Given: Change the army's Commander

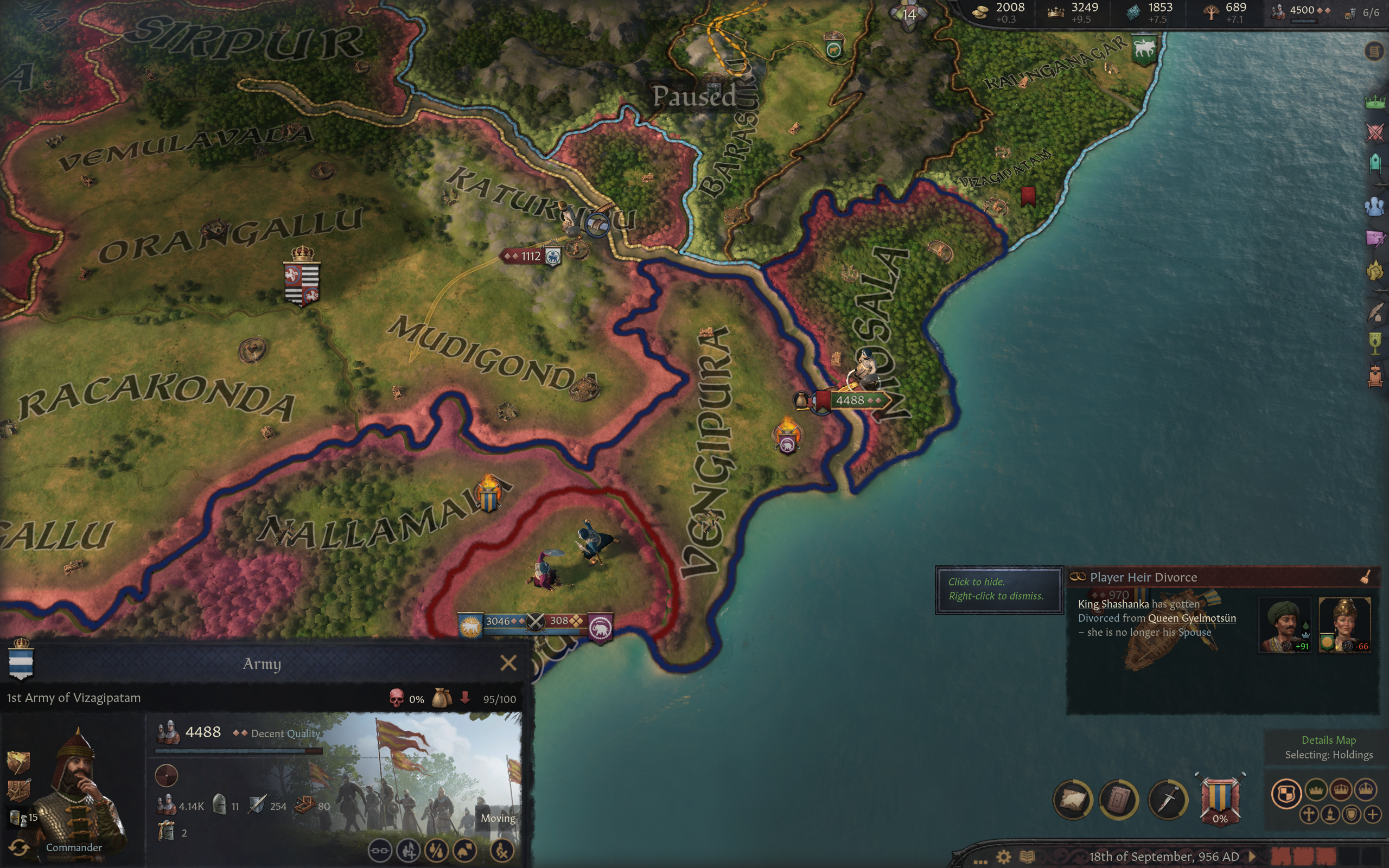Looking at the screenshot, I should 18,847.
